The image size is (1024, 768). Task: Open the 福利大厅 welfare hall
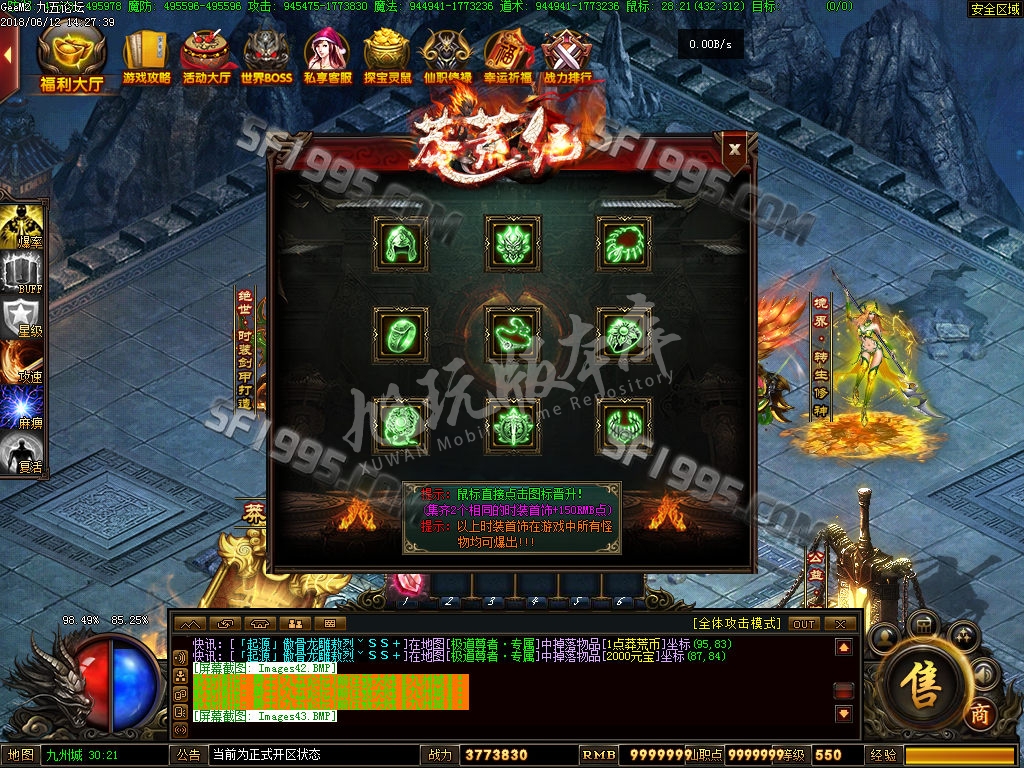tap(73, 58)
